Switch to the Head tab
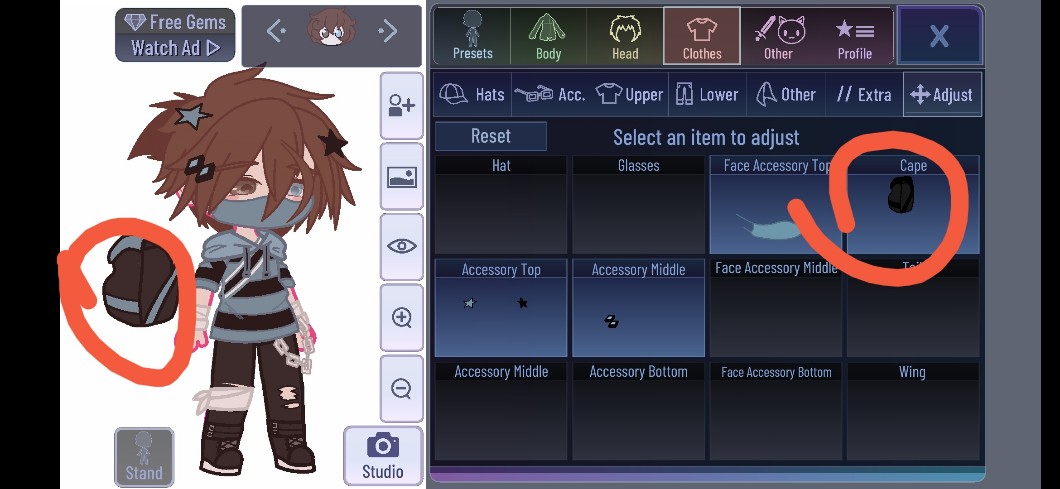The image size is (1060, 489). click(x=625, y=36)
